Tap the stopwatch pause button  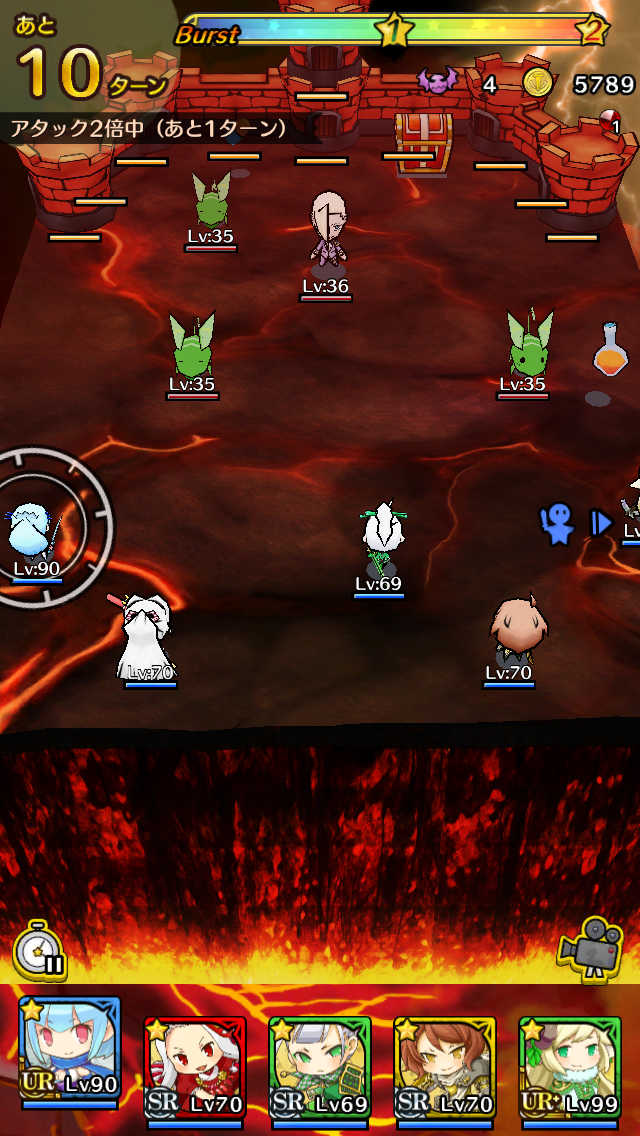pyautogui.click(x=40, y=950)
